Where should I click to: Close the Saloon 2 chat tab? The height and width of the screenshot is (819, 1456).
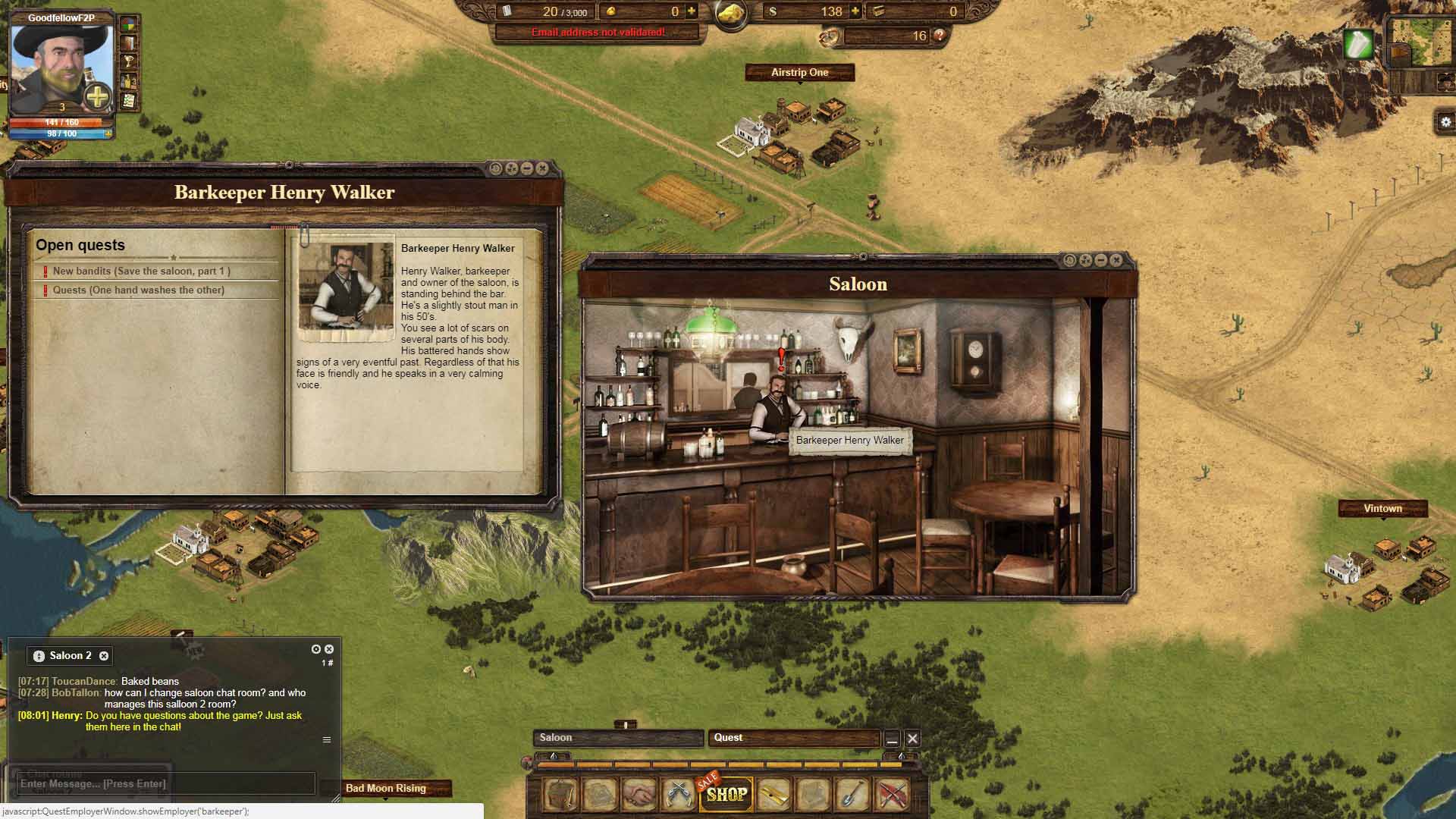pyautogui.click(x=104, y=656)
